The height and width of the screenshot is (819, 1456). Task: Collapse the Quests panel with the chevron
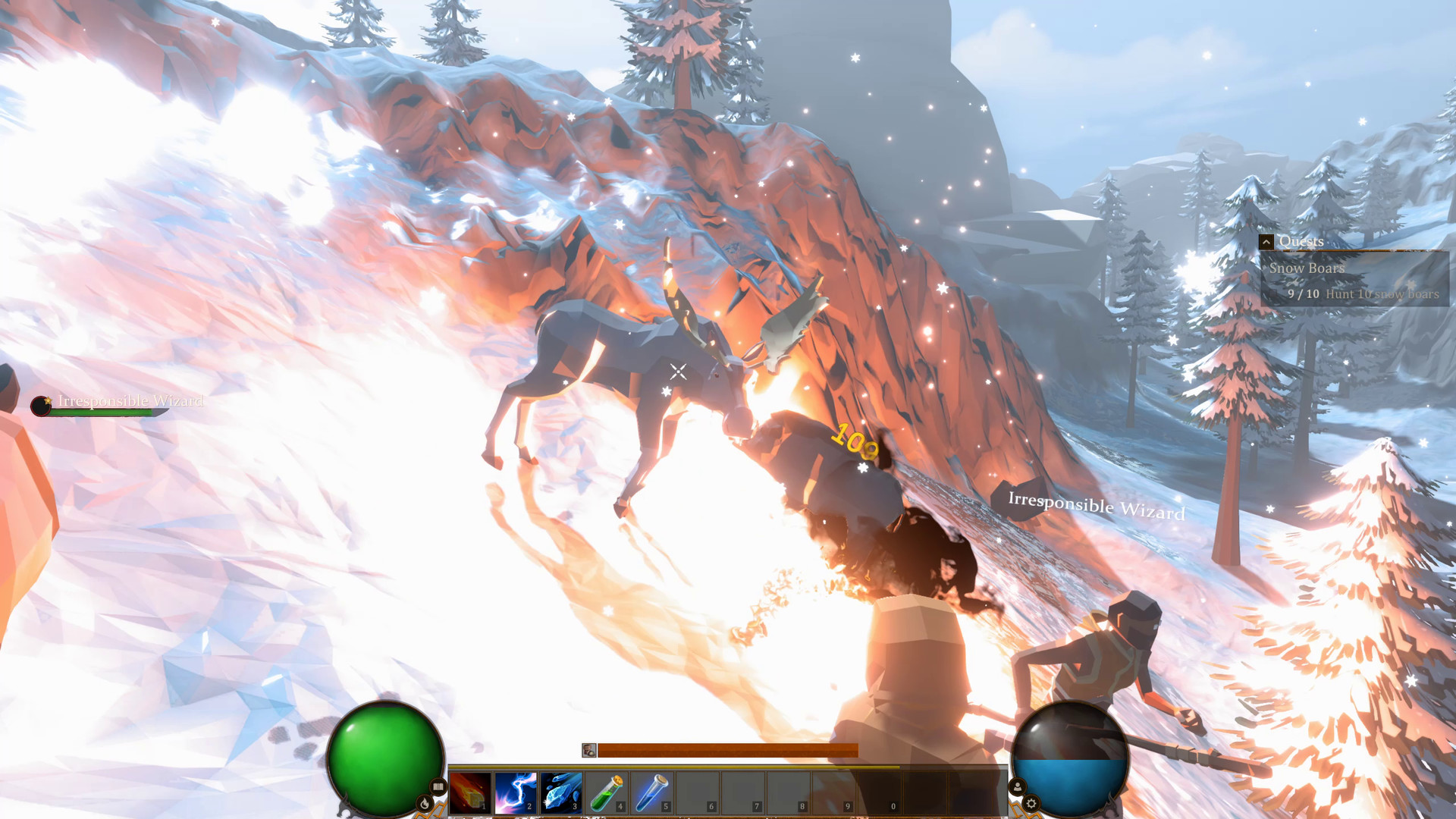[1265, 241]
